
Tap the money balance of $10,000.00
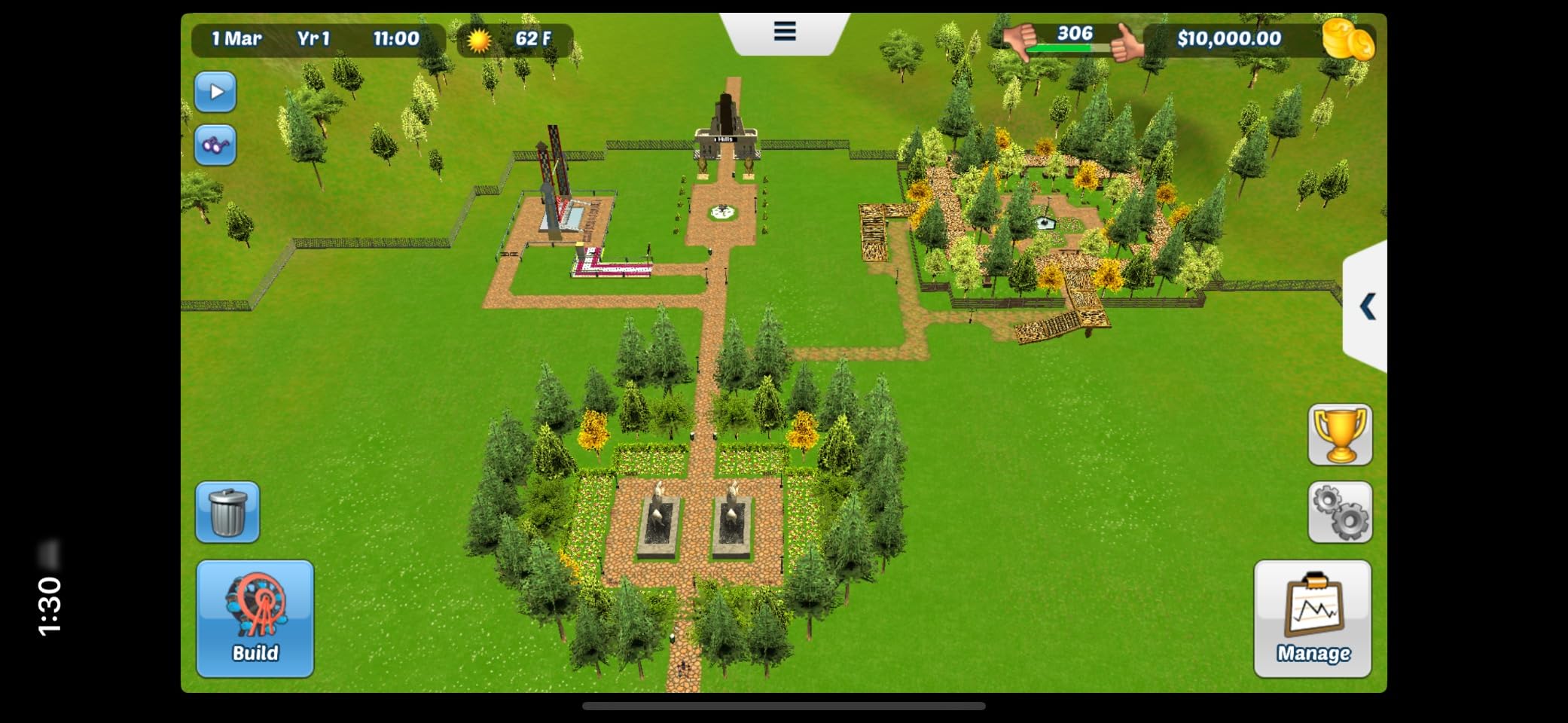pyautogui.click(x=1231, y=38)
